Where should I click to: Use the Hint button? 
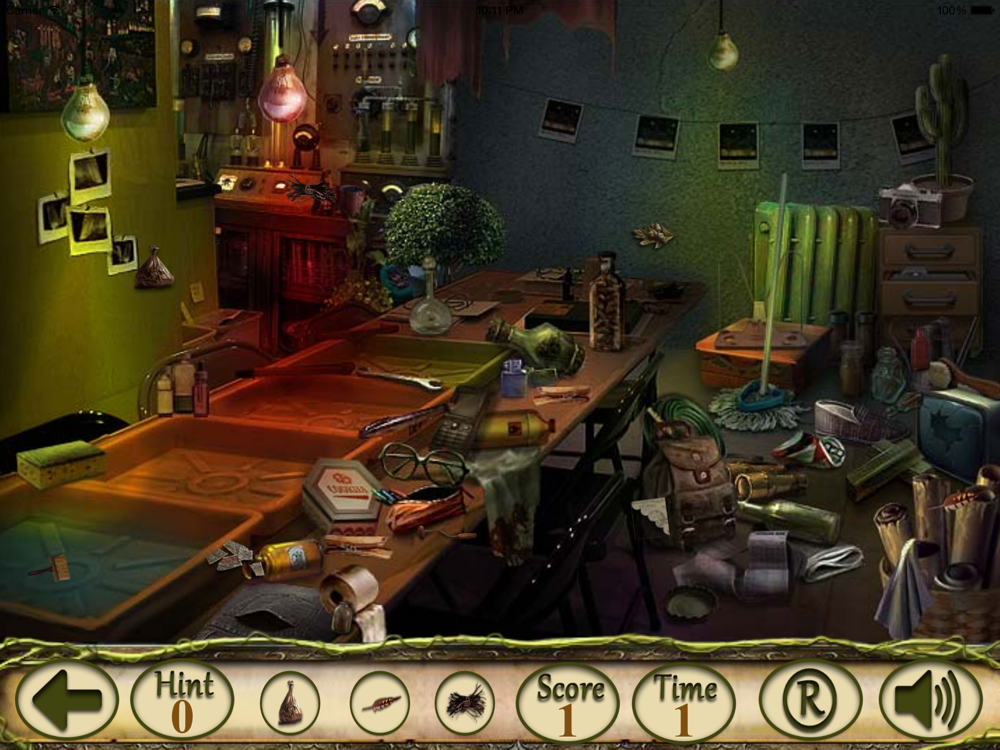[182, 700]
